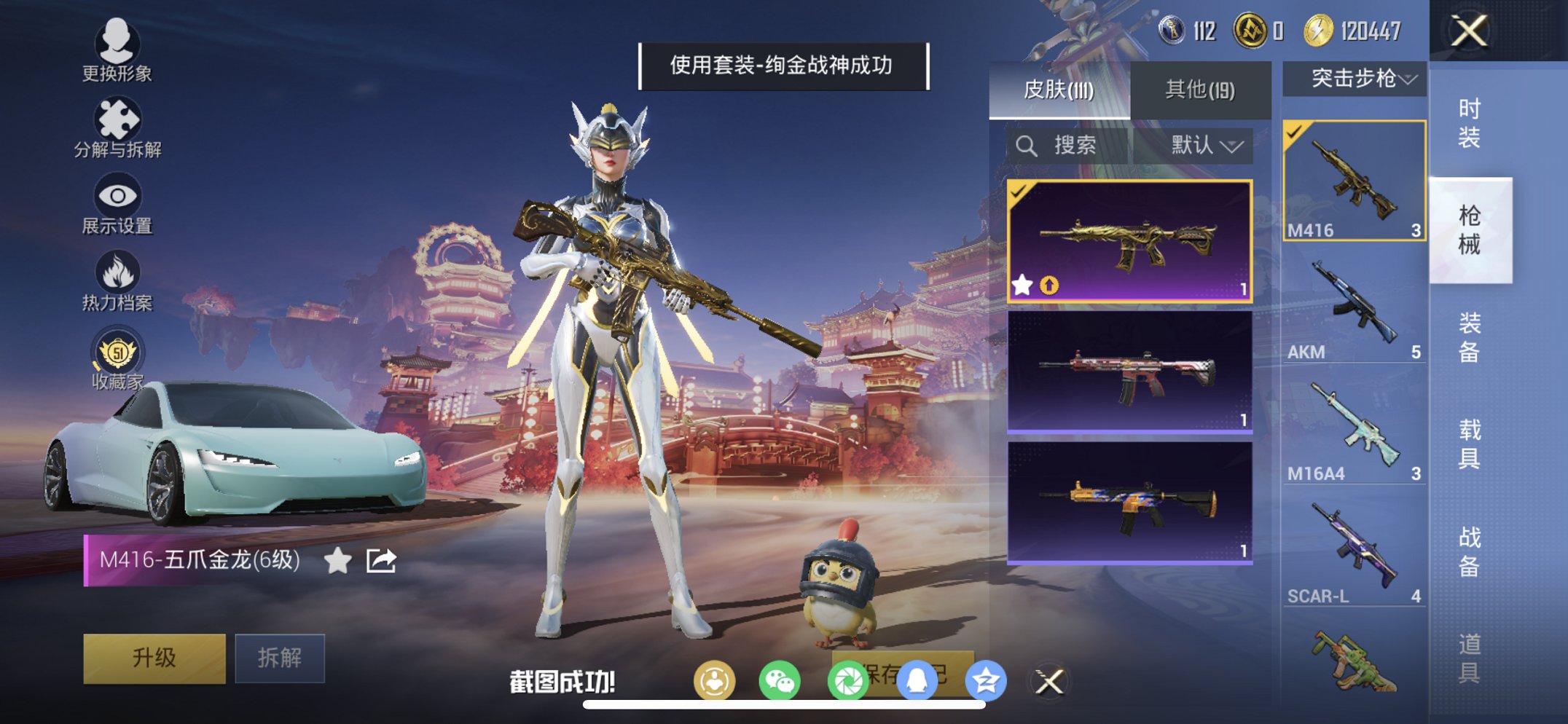Viewport: 1568px width, 724px height.
Task: Switch to the 其他(19) tab
Action: coord(1199,87)
